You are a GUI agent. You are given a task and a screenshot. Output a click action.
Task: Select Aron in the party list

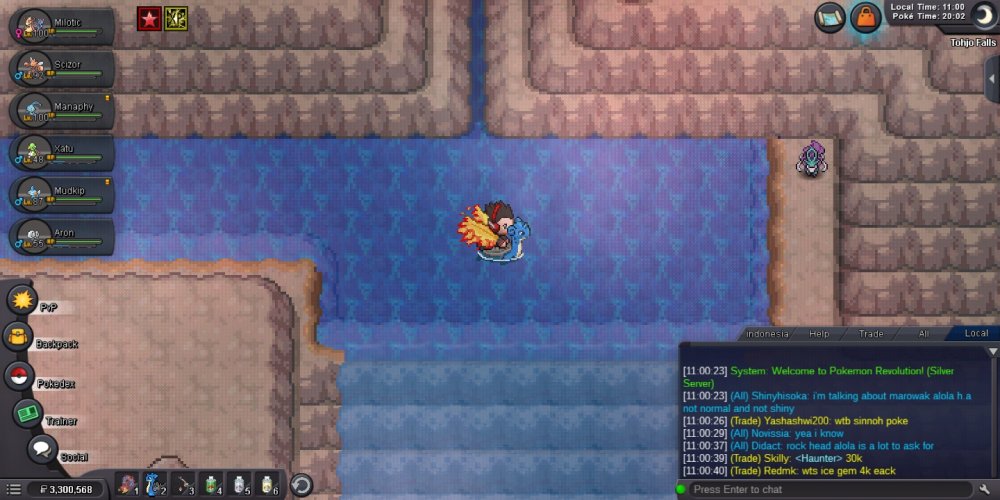60,236
